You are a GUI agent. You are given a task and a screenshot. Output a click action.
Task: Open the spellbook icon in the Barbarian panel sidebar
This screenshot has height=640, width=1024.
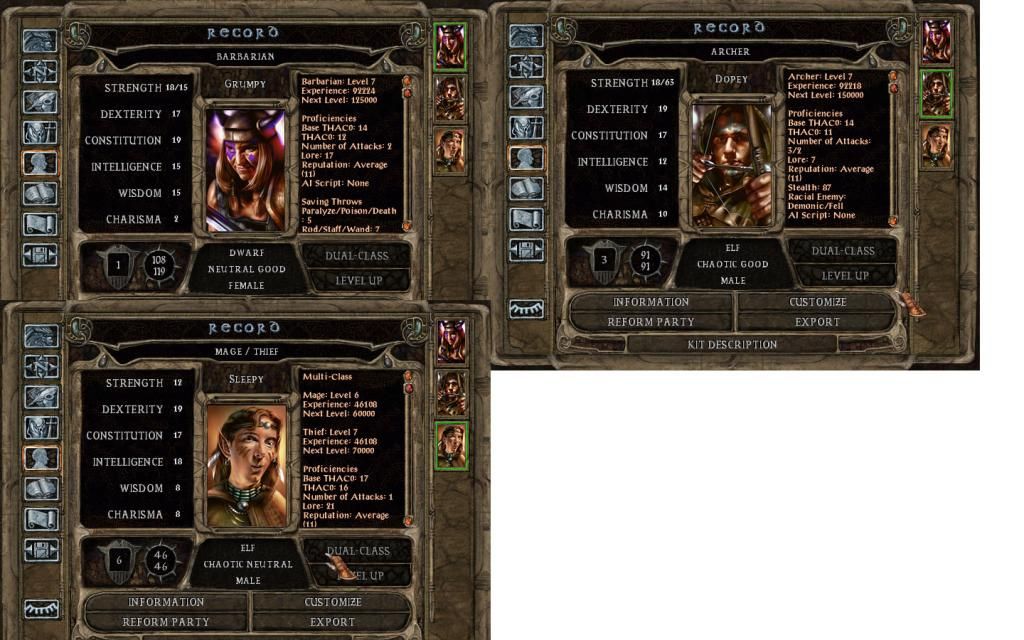pos(40,193)
